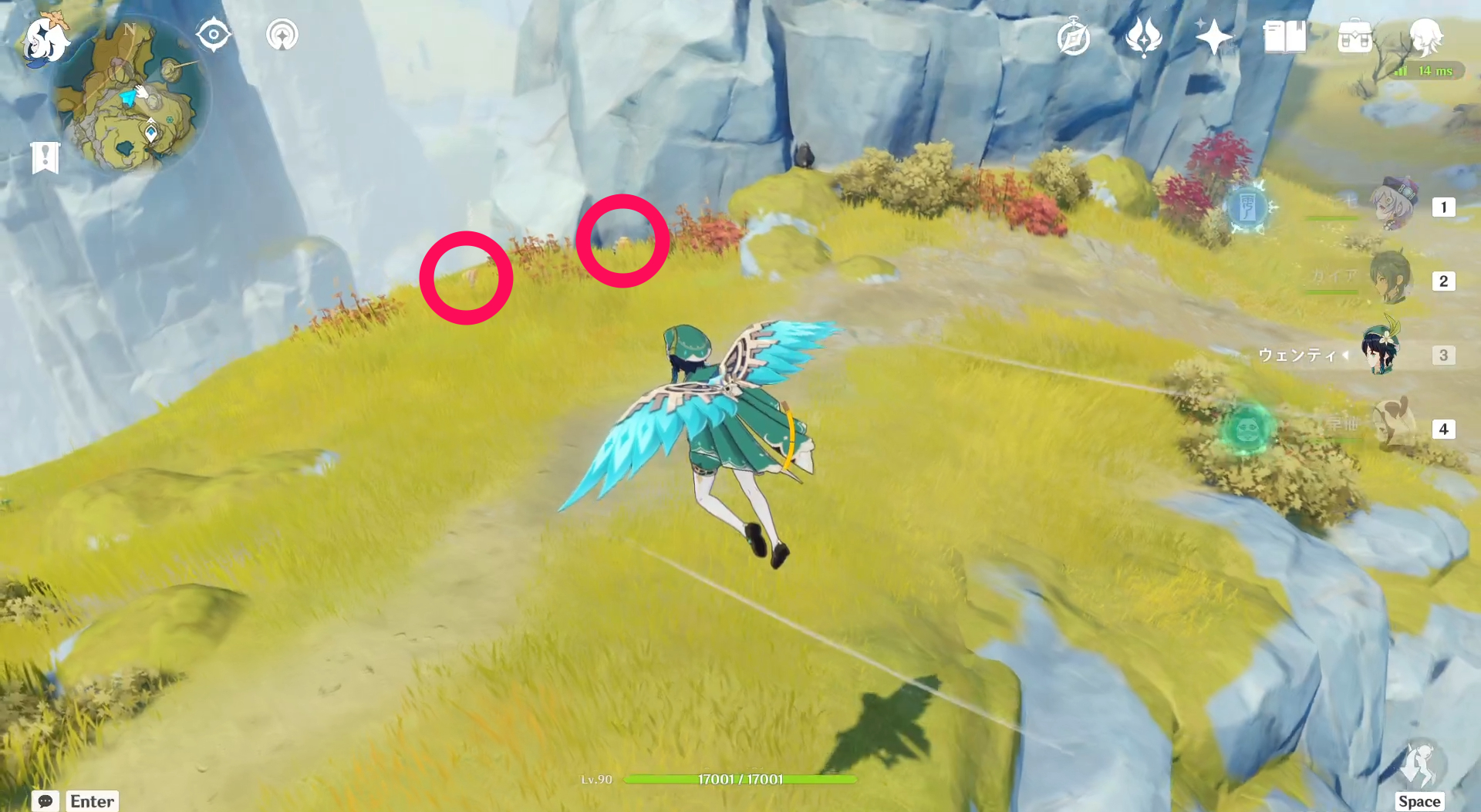The height and width of the screenshot is (812, 1481).
Task: Open the wish banner star icon
Action: (x=1213, y=35)
